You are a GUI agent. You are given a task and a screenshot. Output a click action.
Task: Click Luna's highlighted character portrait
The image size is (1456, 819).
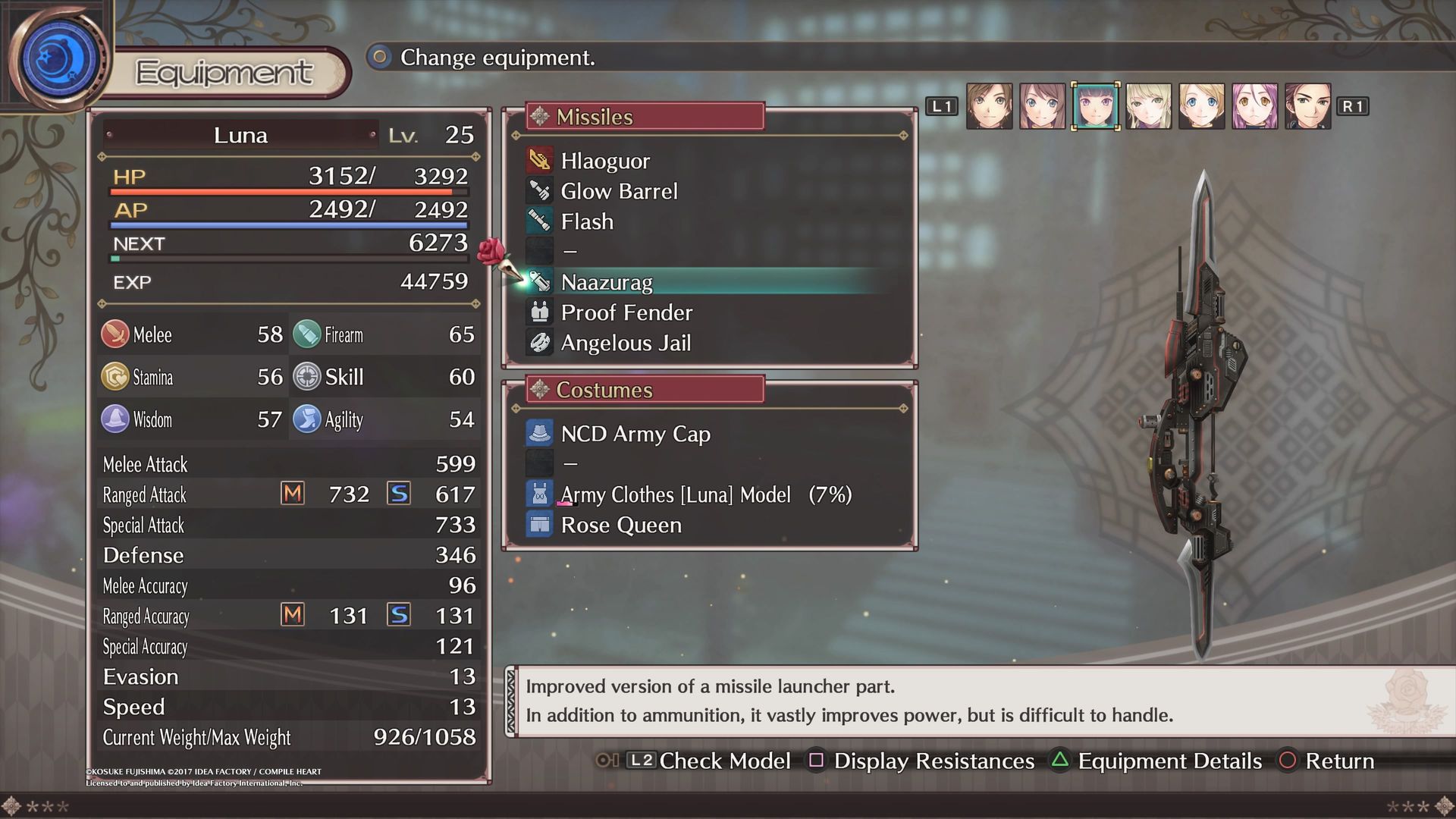coord(1095,106)
